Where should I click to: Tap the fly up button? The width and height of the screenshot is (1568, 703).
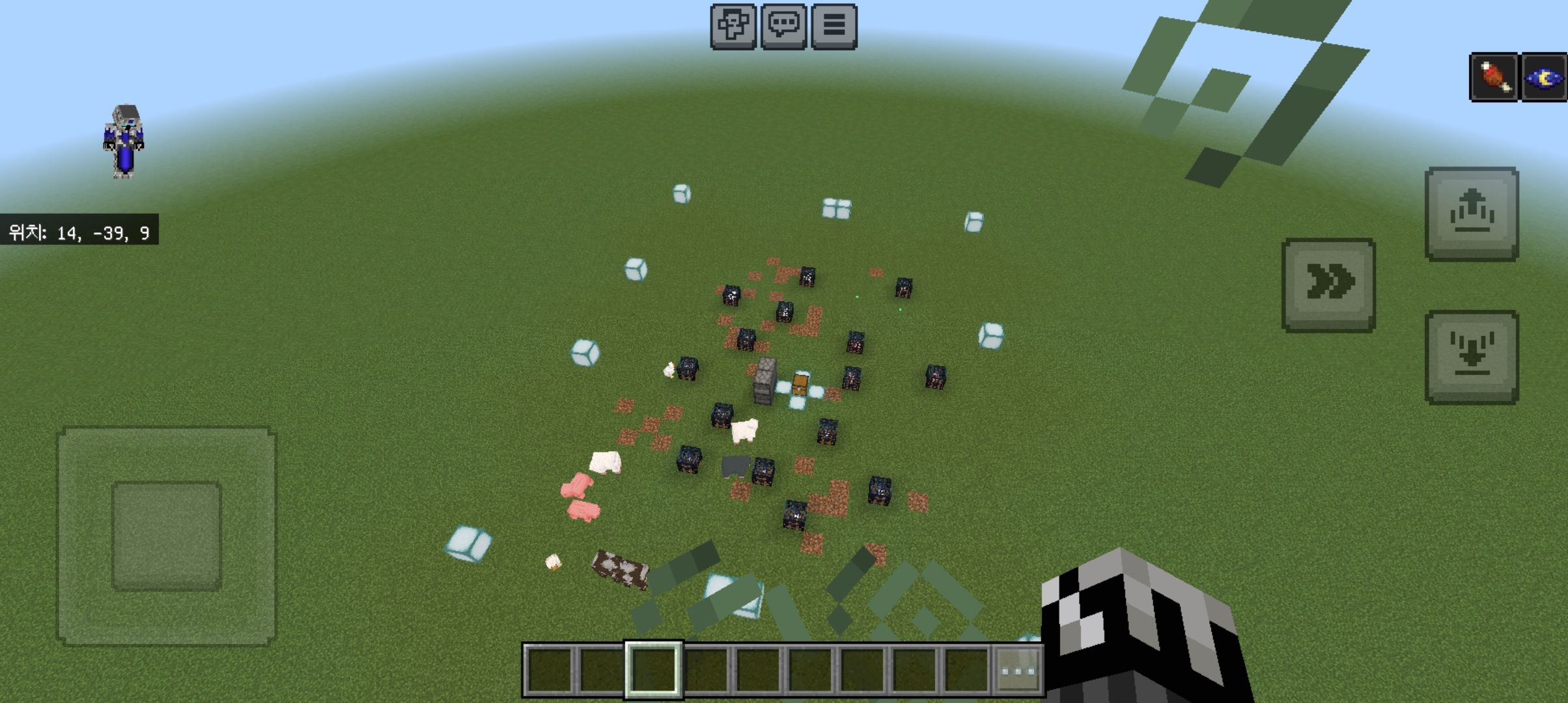(1472, 214)
